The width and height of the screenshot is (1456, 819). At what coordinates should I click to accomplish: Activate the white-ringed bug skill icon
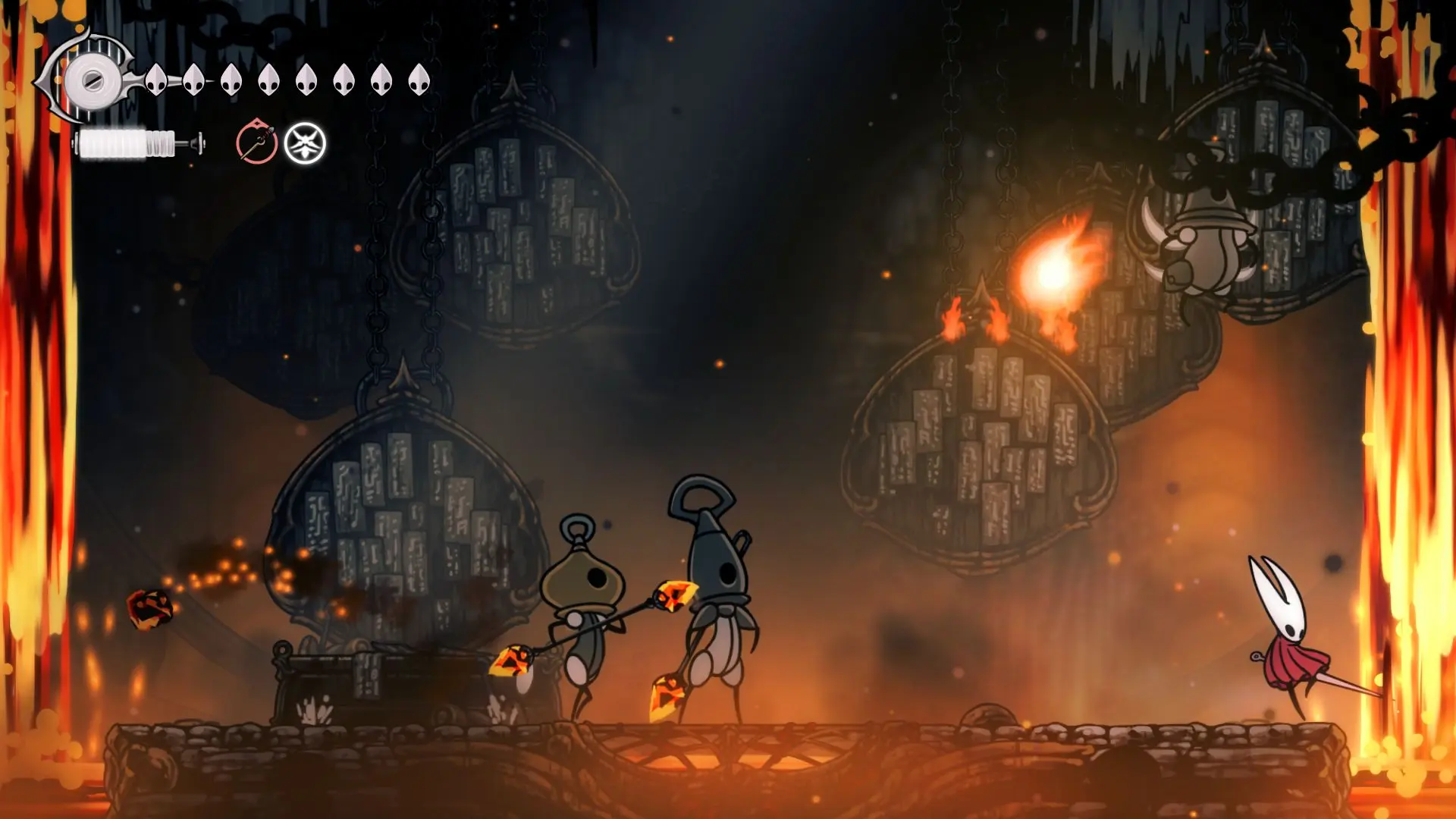[305, 143]
